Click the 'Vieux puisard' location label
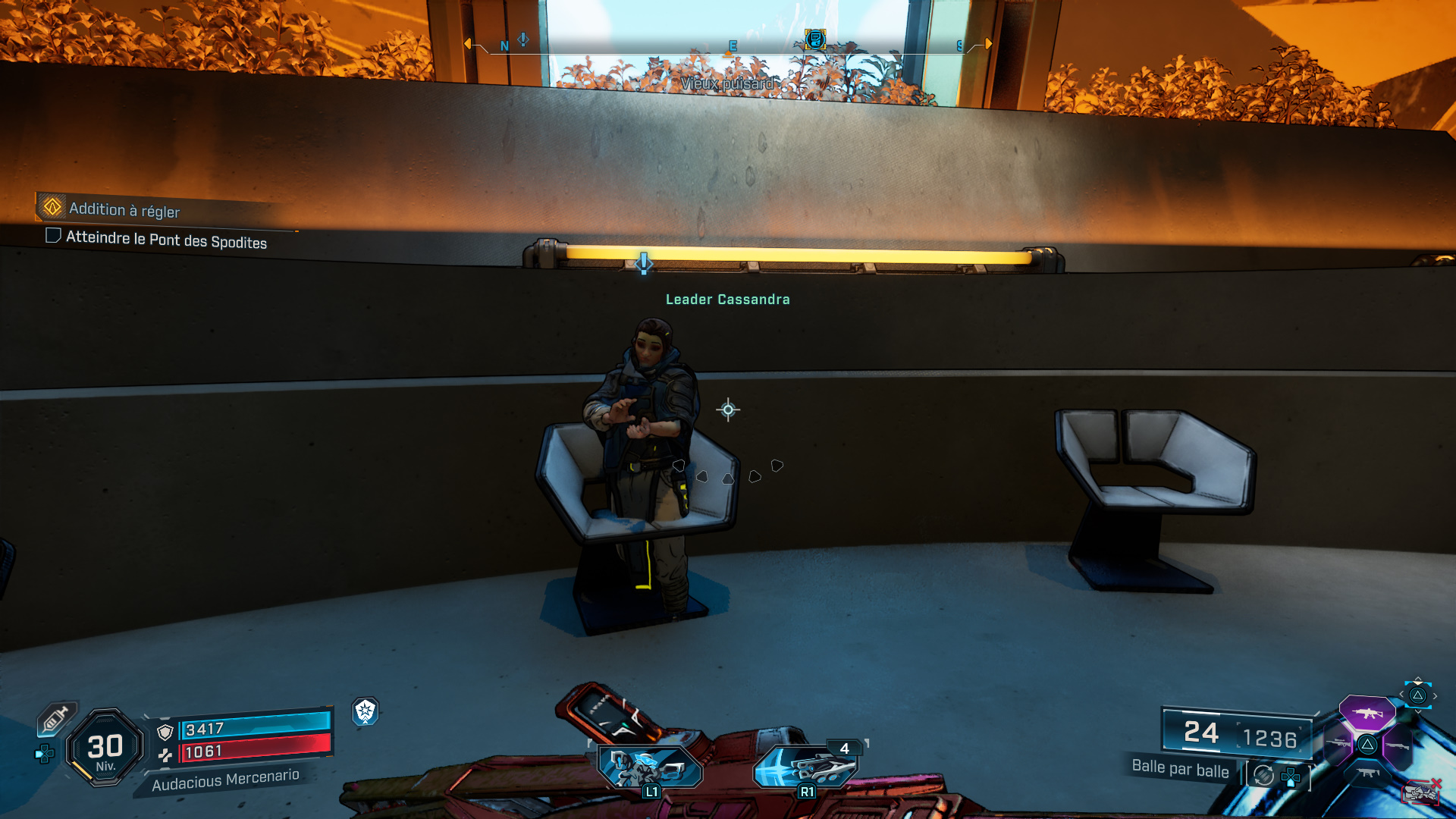Viewport: 1456px width, 819px height. coord(728,83)
